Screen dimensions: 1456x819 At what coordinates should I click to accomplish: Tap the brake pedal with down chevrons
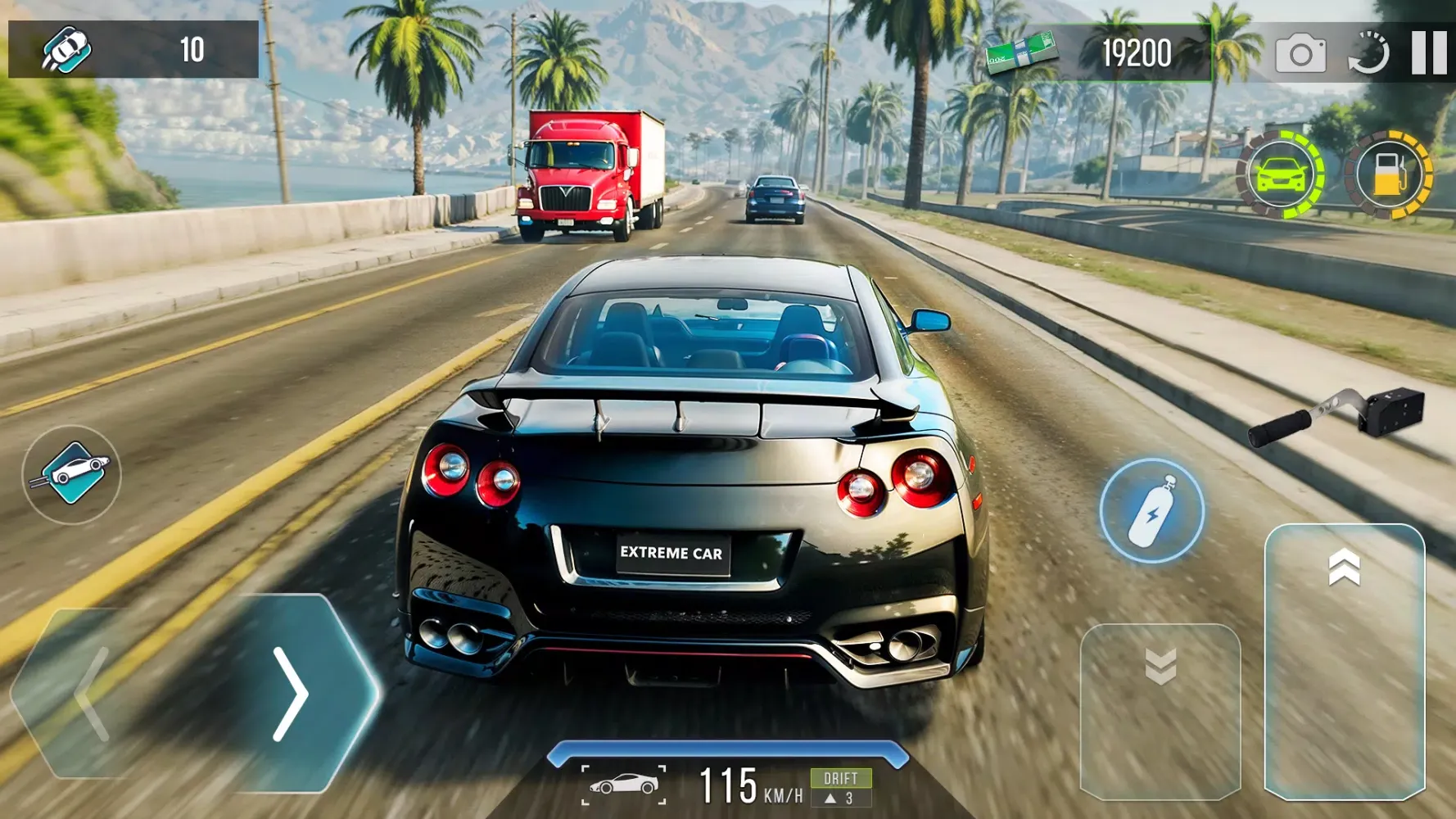[x=1160, y=711]
